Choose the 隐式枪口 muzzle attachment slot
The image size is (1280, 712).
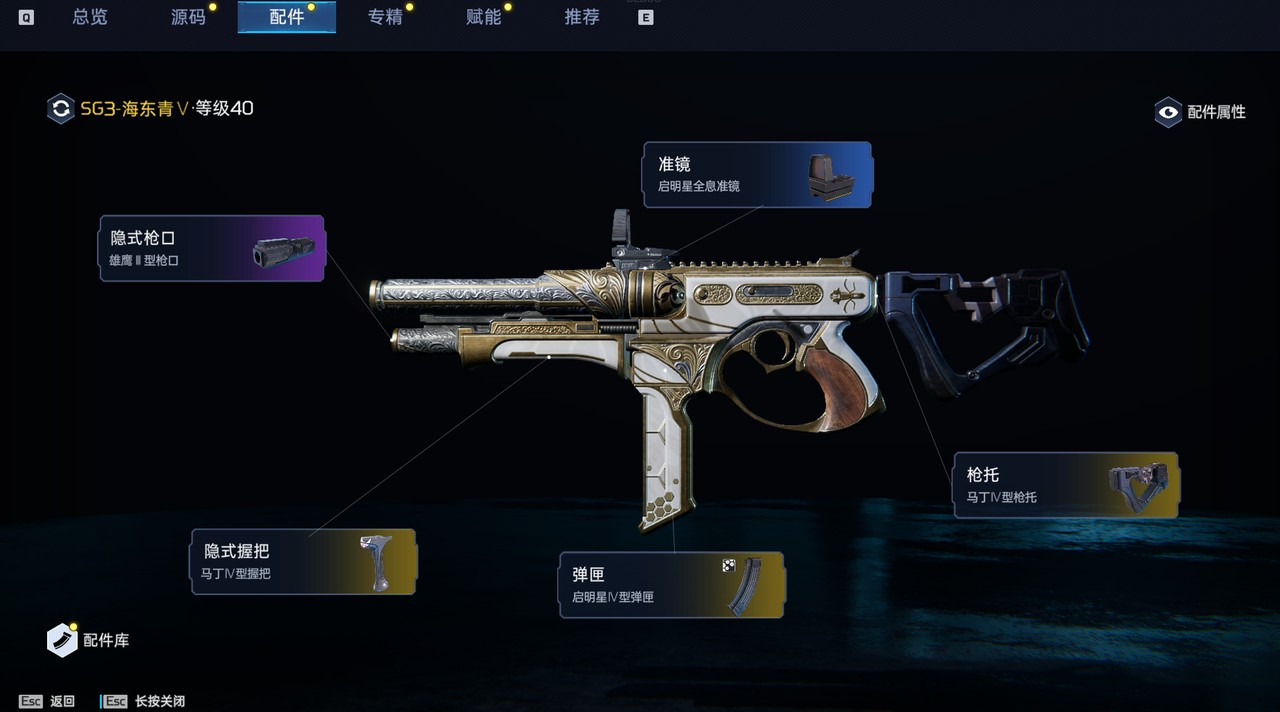(x=212, y=248)
